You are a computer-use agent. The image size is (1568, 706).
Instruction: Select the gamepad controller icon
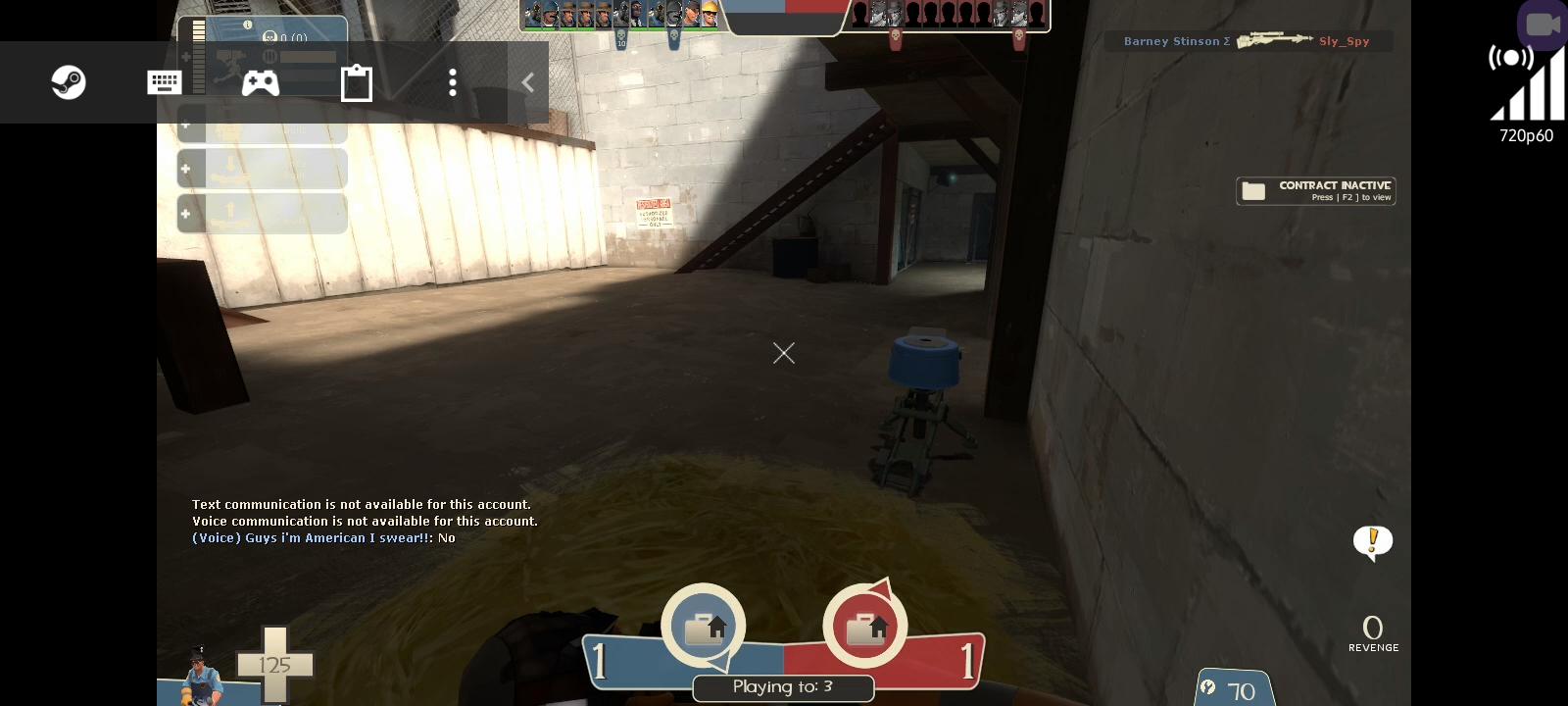[x=260, y=82]
